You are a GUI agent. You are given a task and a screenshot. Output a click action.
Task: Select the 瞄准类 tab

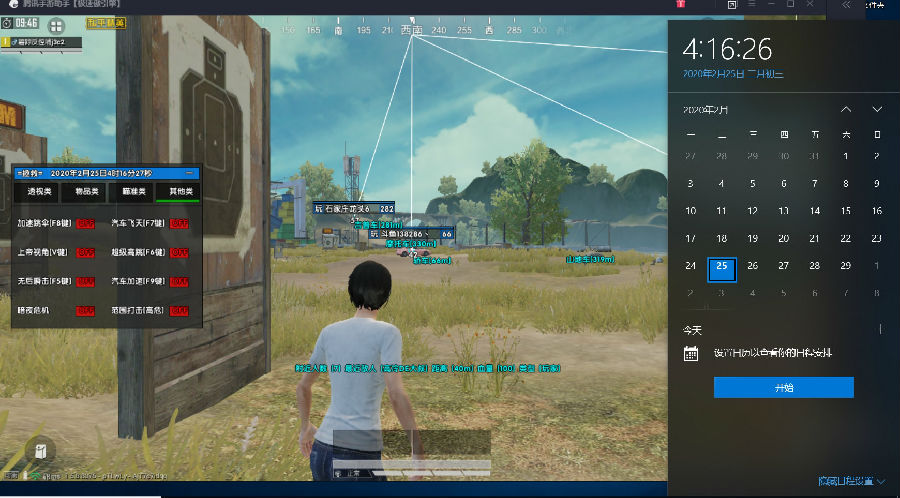coord(134,190)
